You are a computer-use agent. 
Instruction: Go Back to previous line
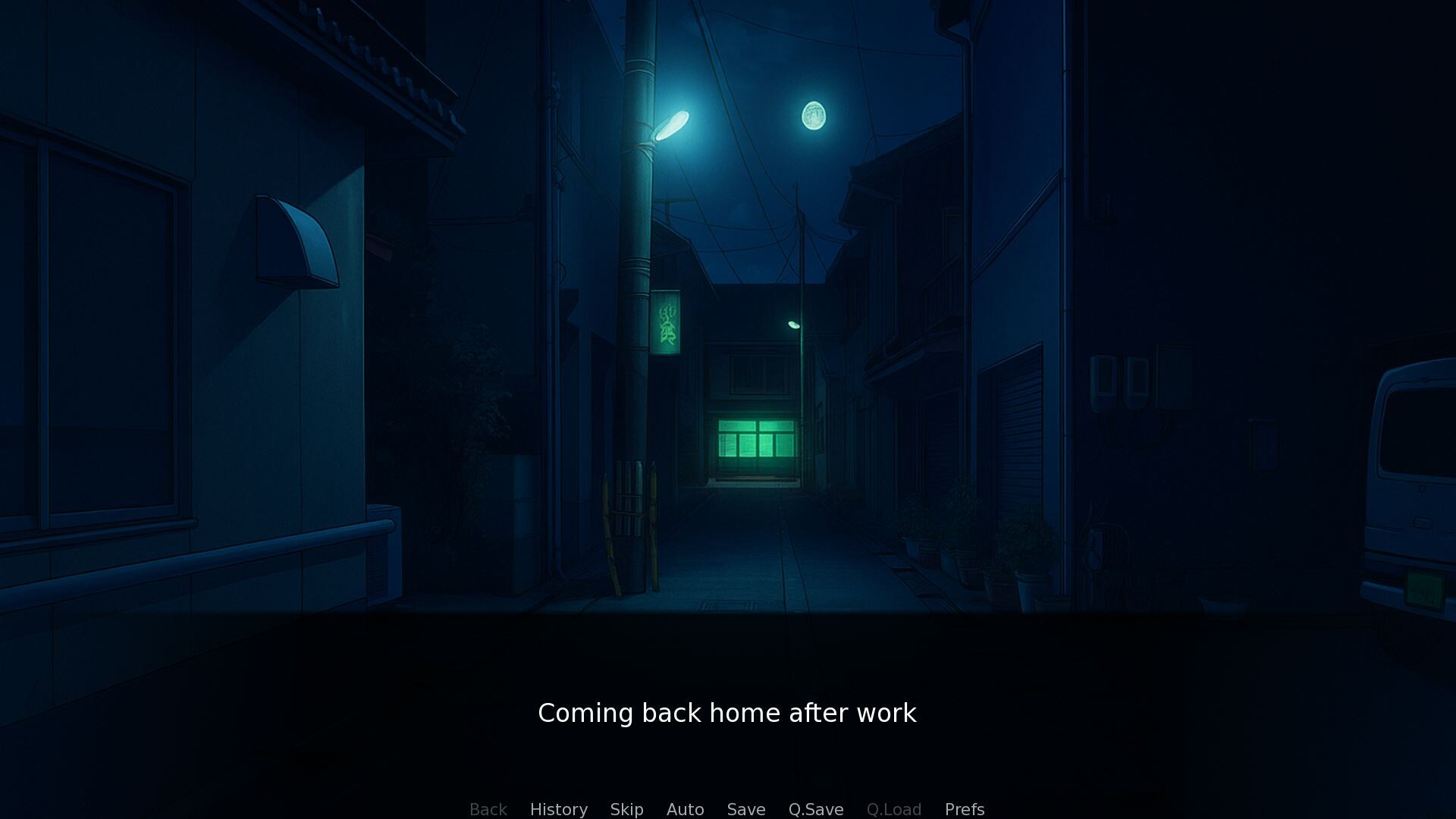coord(488,809)
